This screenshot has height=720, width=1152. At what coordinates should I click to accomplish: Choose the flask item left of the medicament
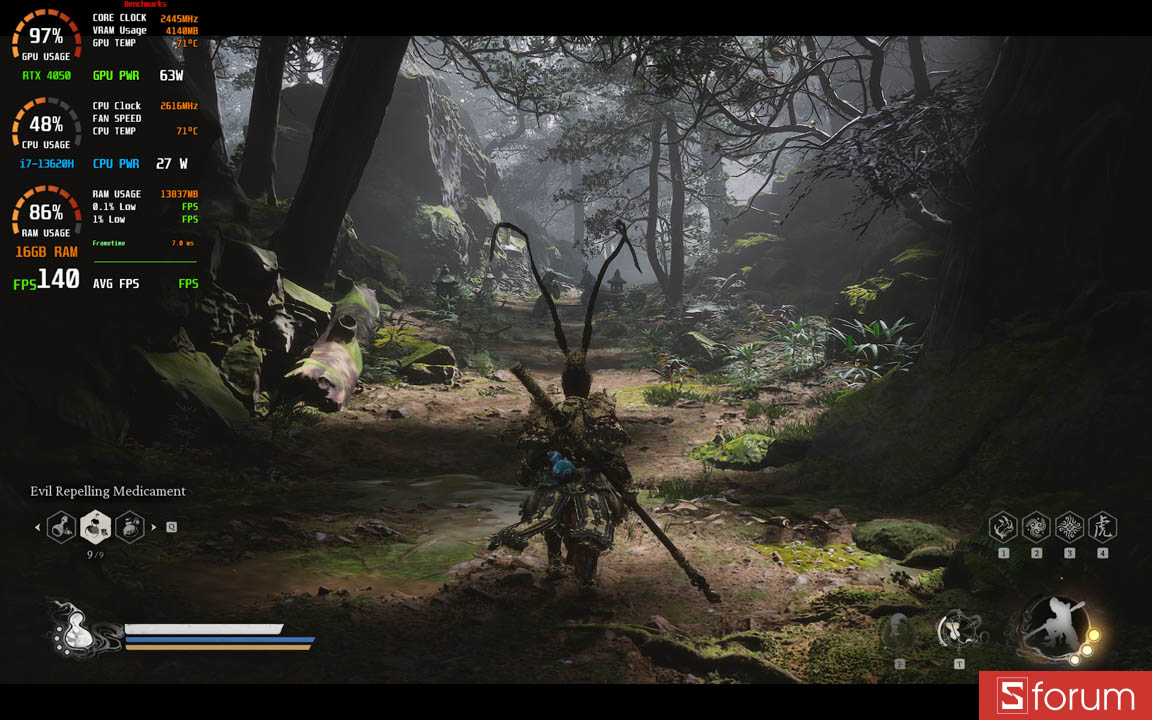point(63,526)
